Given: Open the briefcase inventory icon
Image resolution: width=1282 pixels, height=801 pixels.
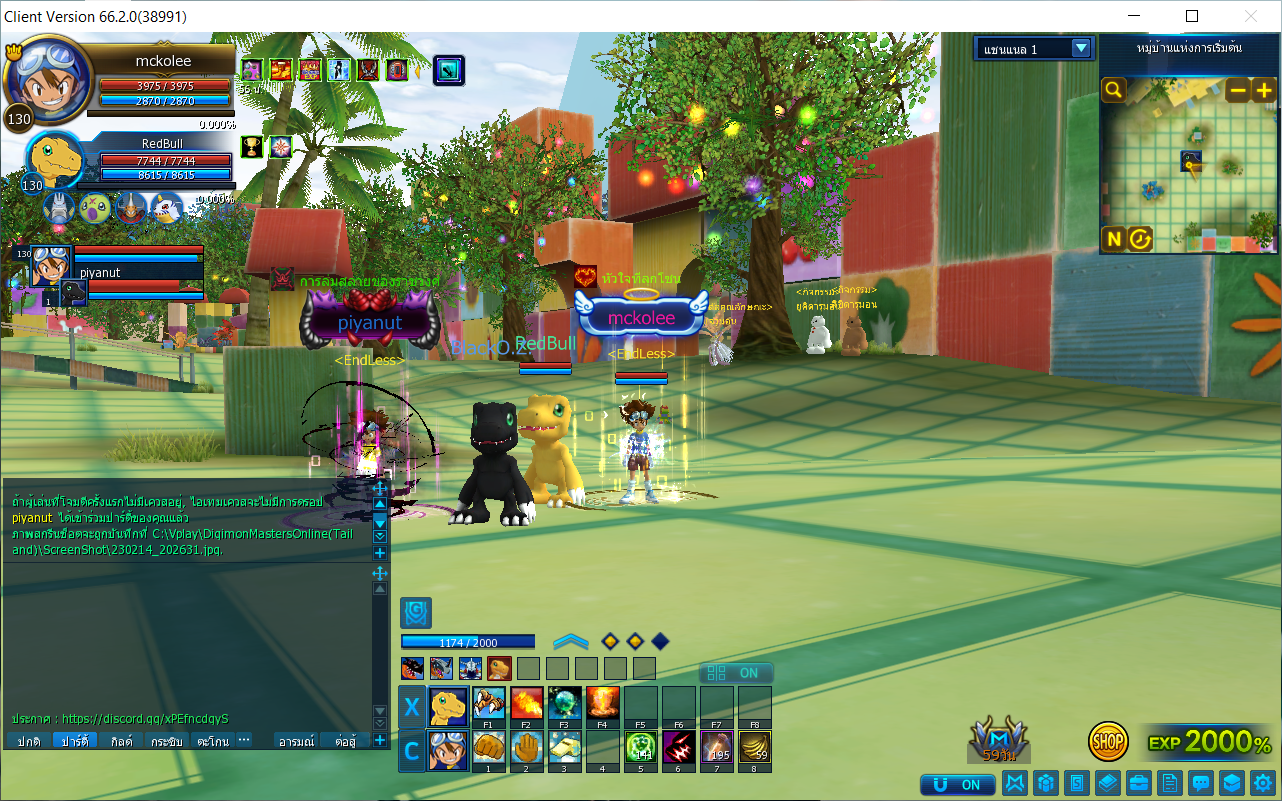Looking at the screenshot, I should click(x=1138, y=783).
